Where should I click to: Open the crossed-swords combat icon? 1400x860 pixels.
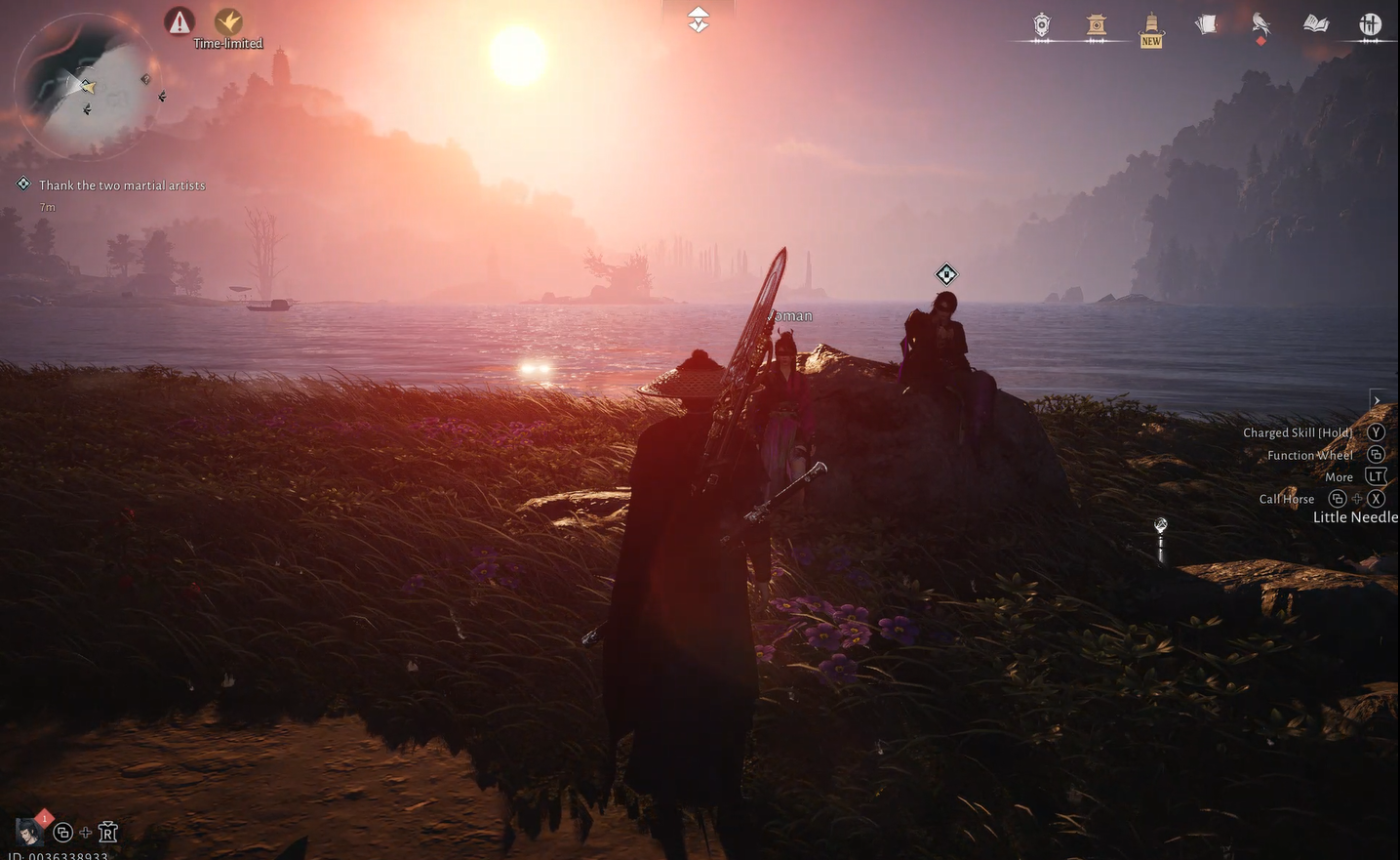pyautogui.click(x=1369, y=23)
